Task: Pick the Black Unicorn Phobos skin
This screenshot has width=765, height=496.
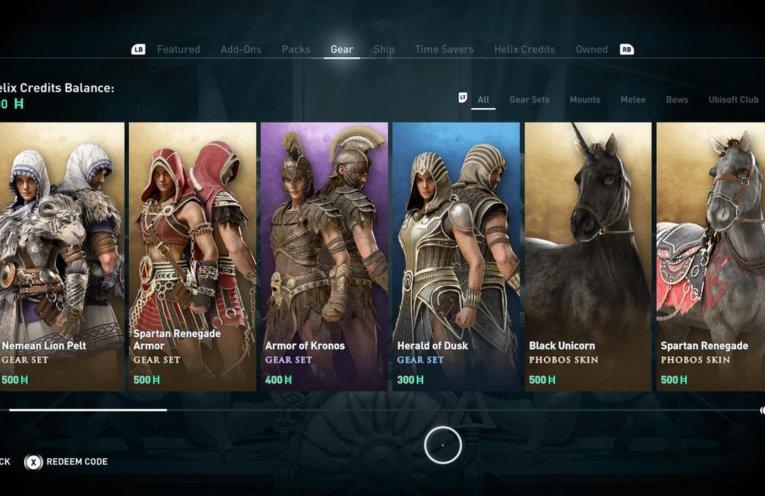Action: coord(588,256)
